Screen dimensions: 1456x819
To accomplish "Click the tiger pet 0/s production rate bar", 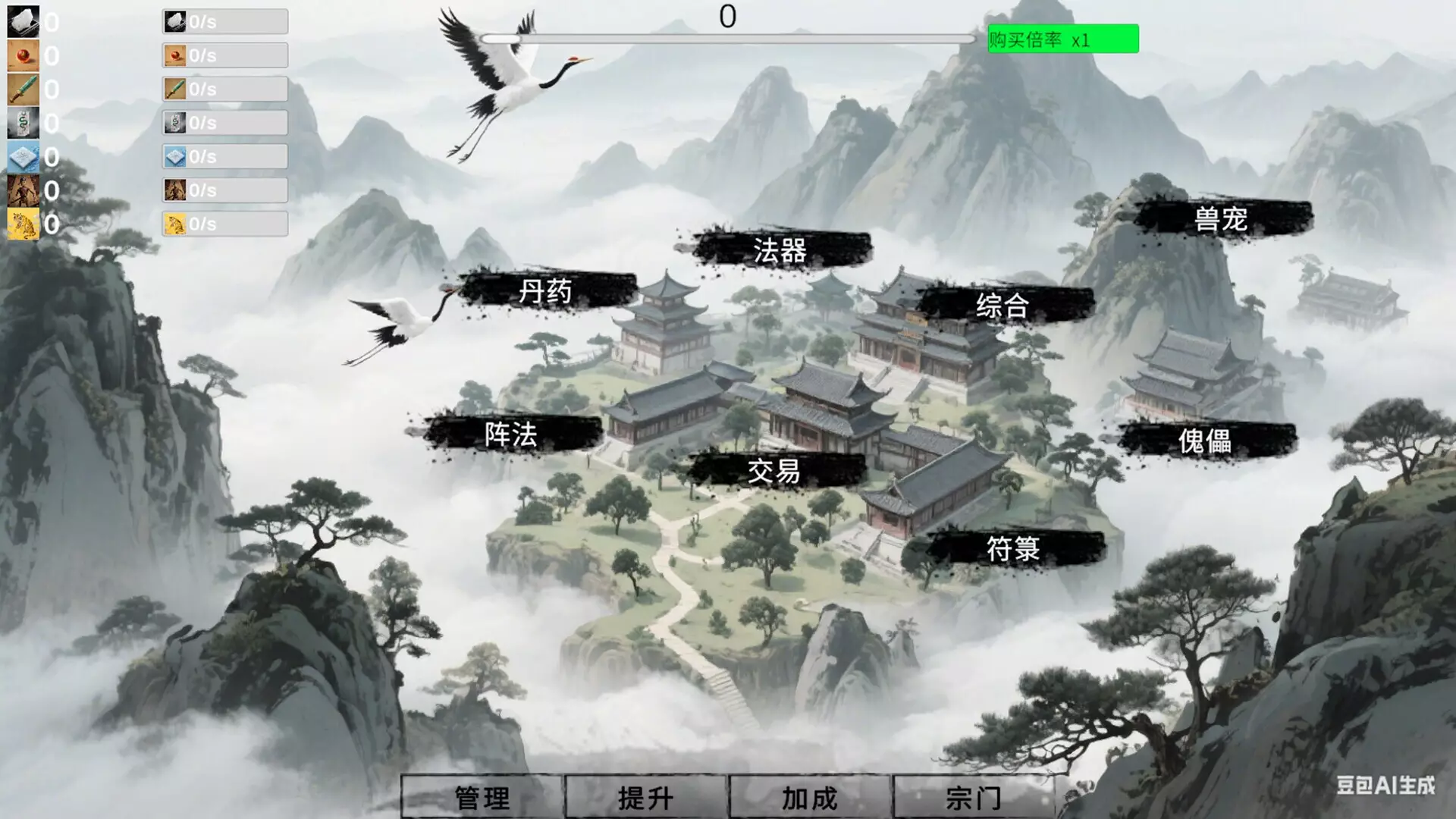I will (224, 224).
